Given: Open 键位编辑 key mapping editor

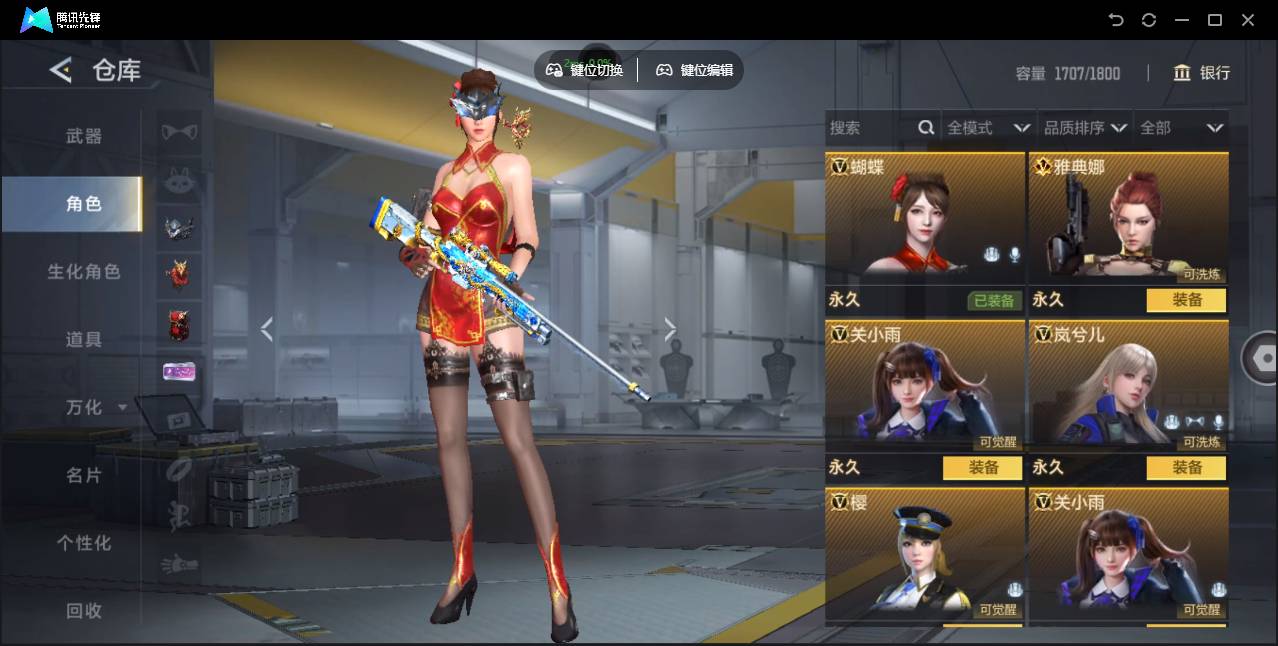Looking at the screenshot, I should click(695, 70).
